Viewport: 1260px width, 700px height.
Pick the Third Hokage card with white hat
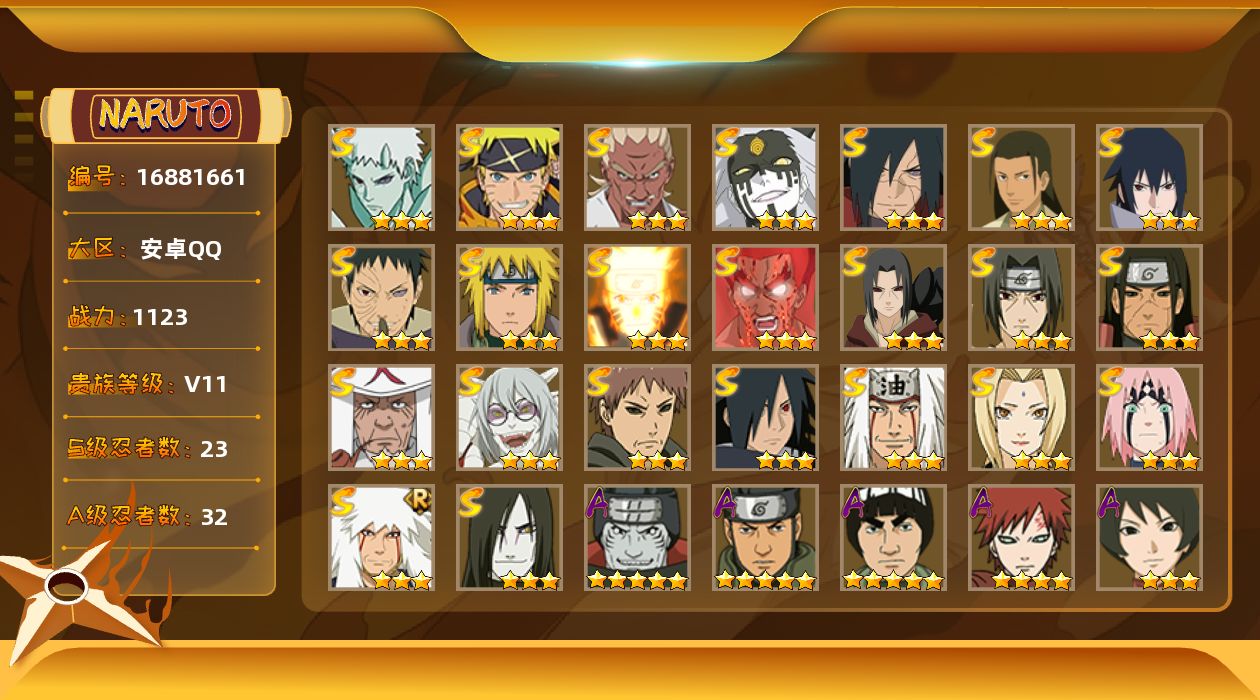[x=382, y=417]
